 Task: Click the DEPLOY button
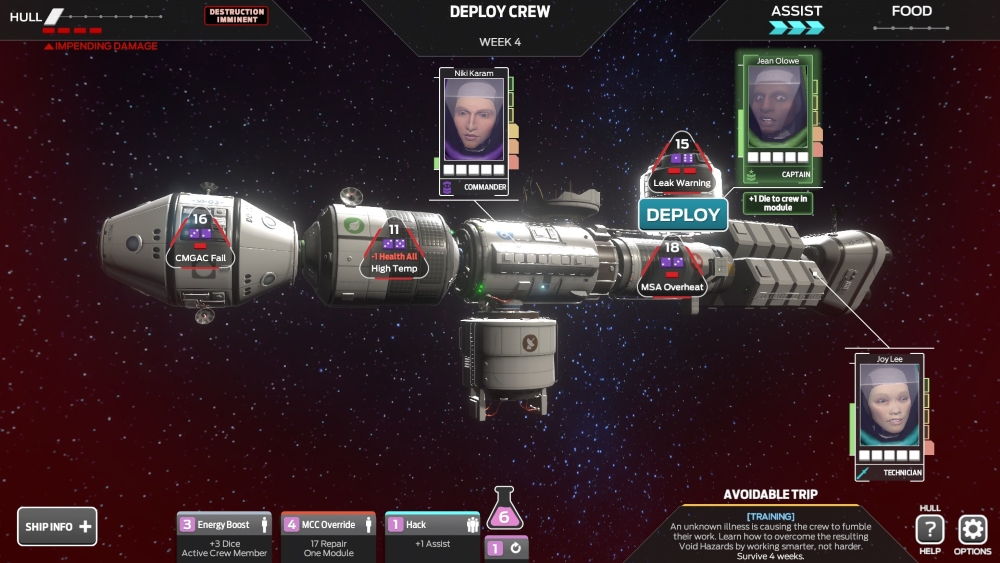pyautogui.click(x=683, y=214)
